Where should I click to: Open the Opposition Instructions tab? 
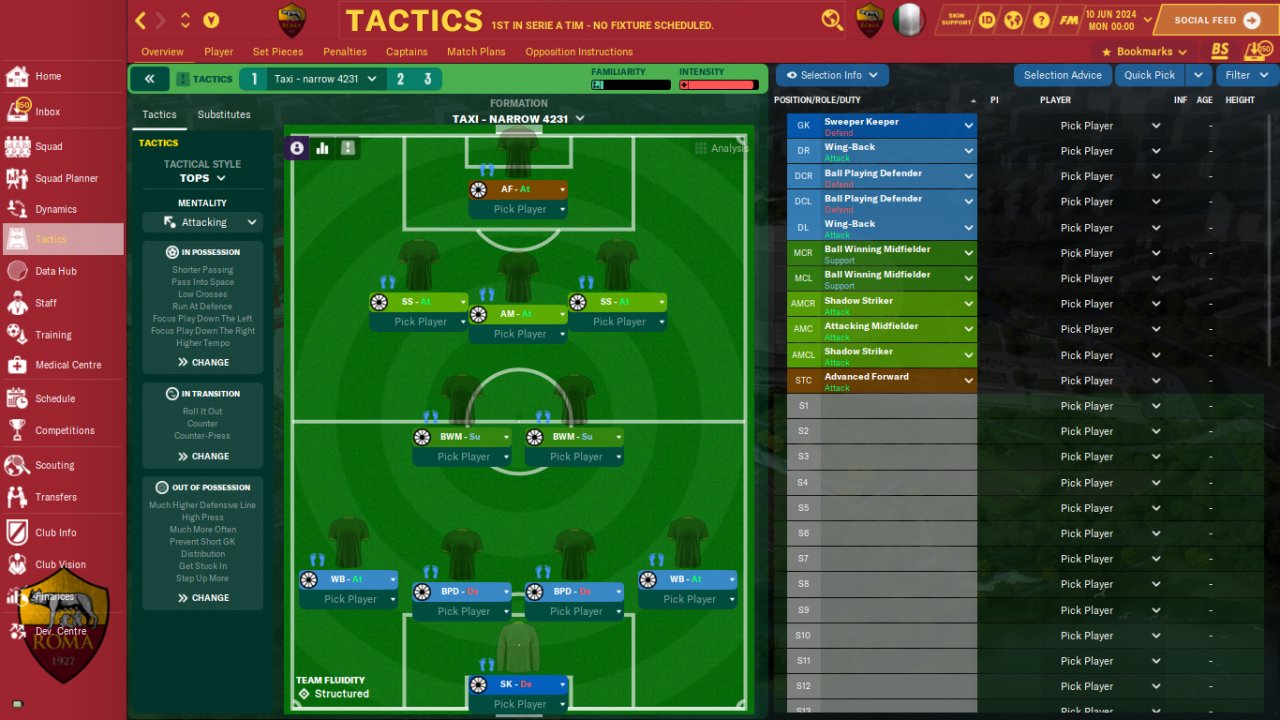click(x=579, y=52)
